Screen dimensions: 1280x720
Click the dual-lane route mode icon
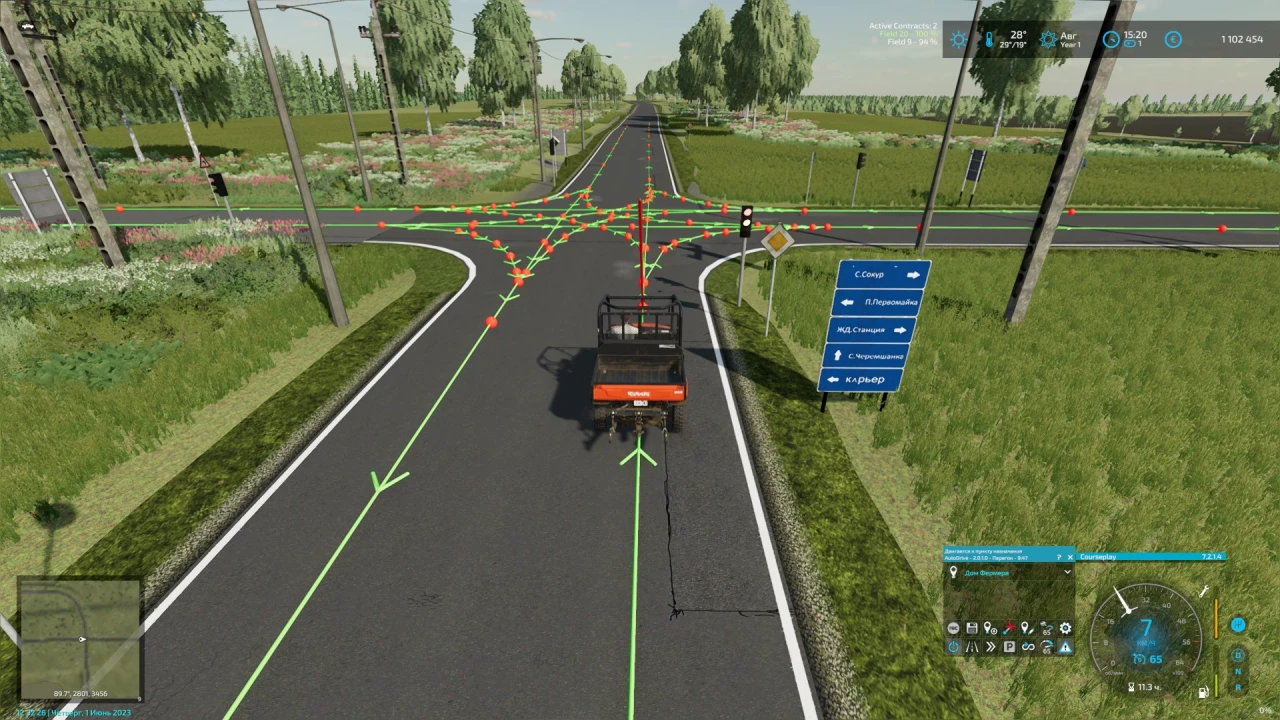[x=971, y=647]
